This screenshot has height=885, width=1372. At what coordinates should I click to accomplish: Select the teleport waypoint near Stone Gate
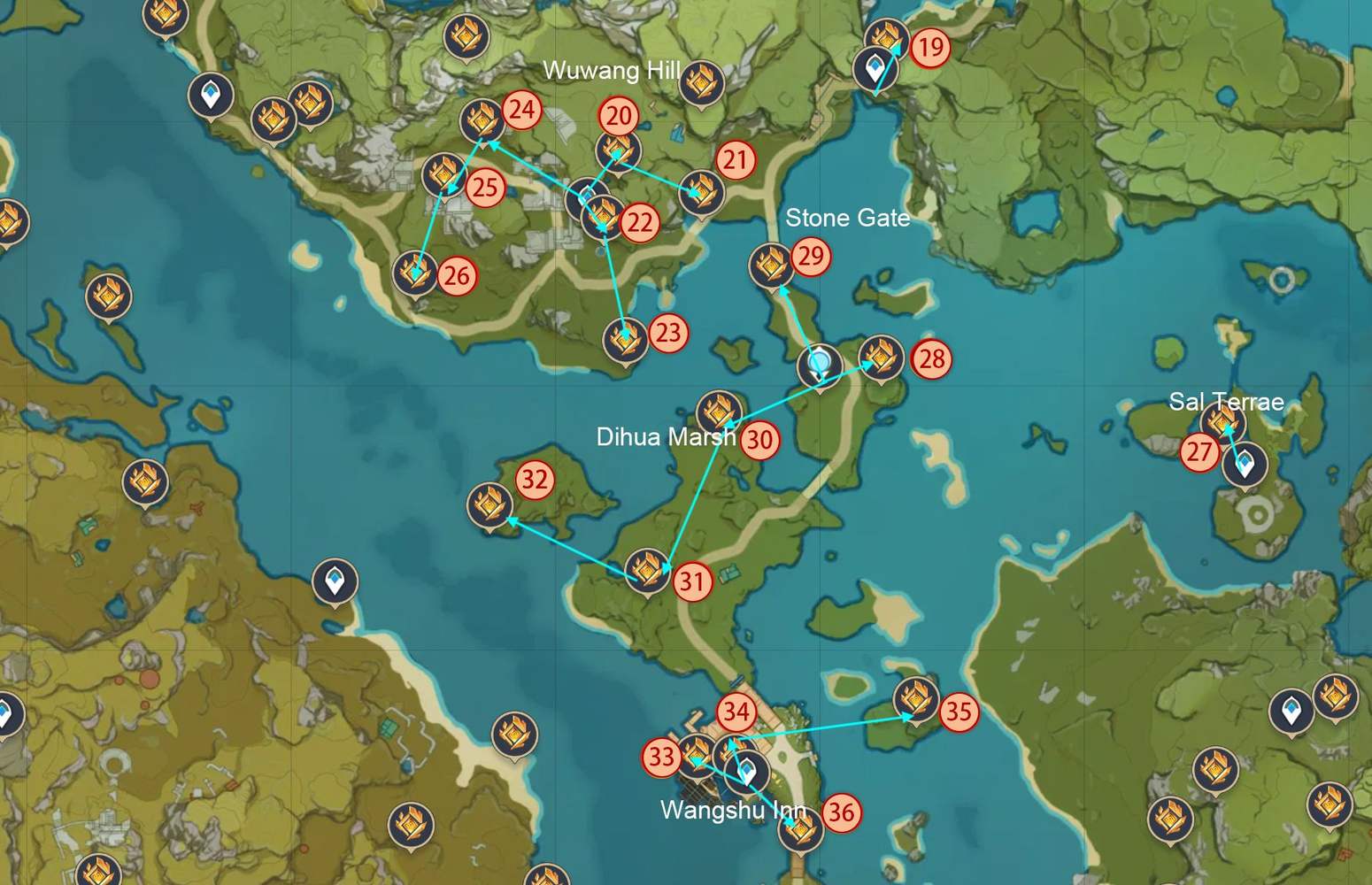[x=819, y=364]
